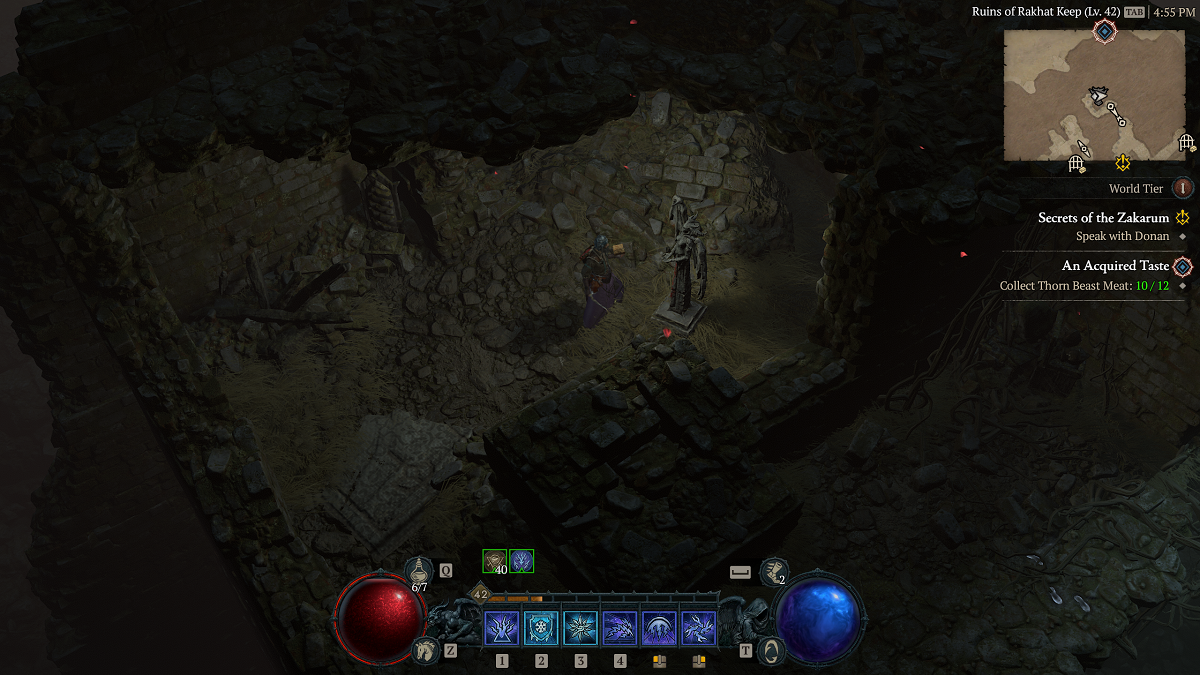Select the An Acquired Taste quest

pyautogui.click(x=1115, y=266)
